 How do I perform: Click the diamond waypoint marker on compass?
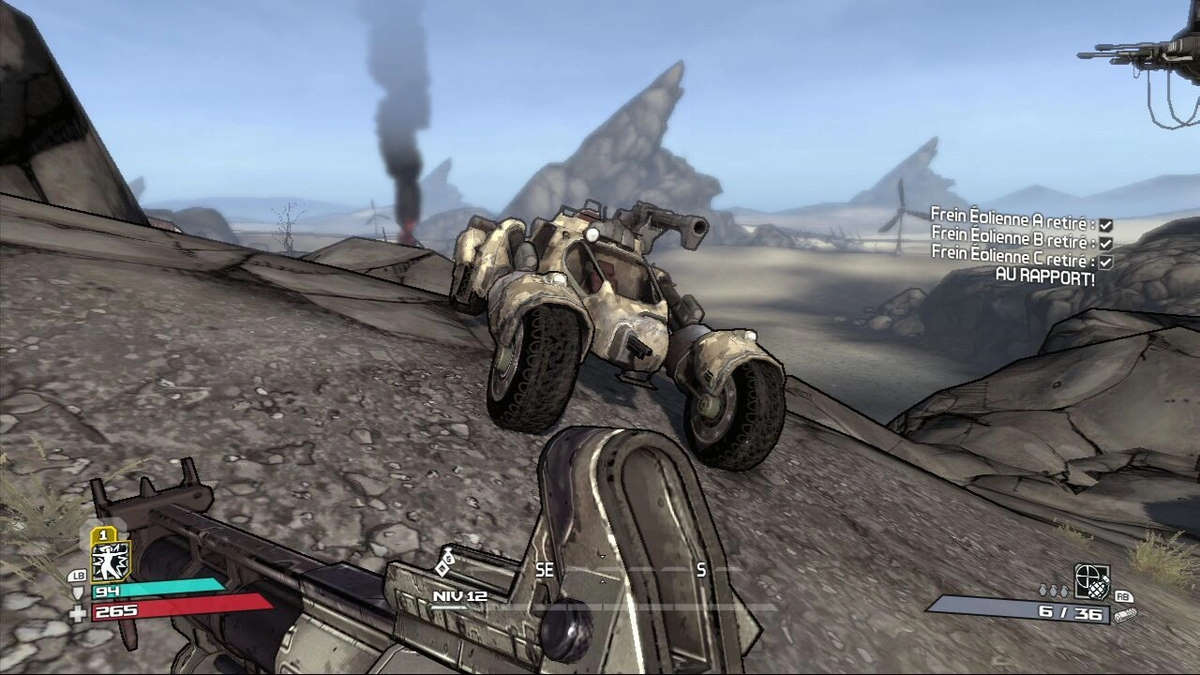[x=443, y=568]
